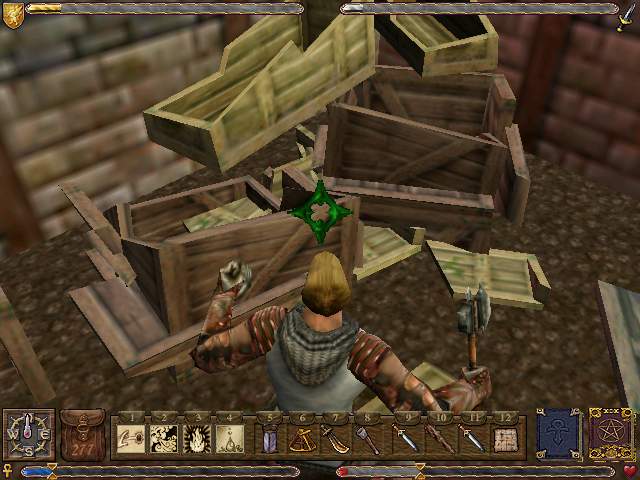Viewport: 640px width, 480px height.
Task: Select the golden tent item in slot 6
Action: 303,438
